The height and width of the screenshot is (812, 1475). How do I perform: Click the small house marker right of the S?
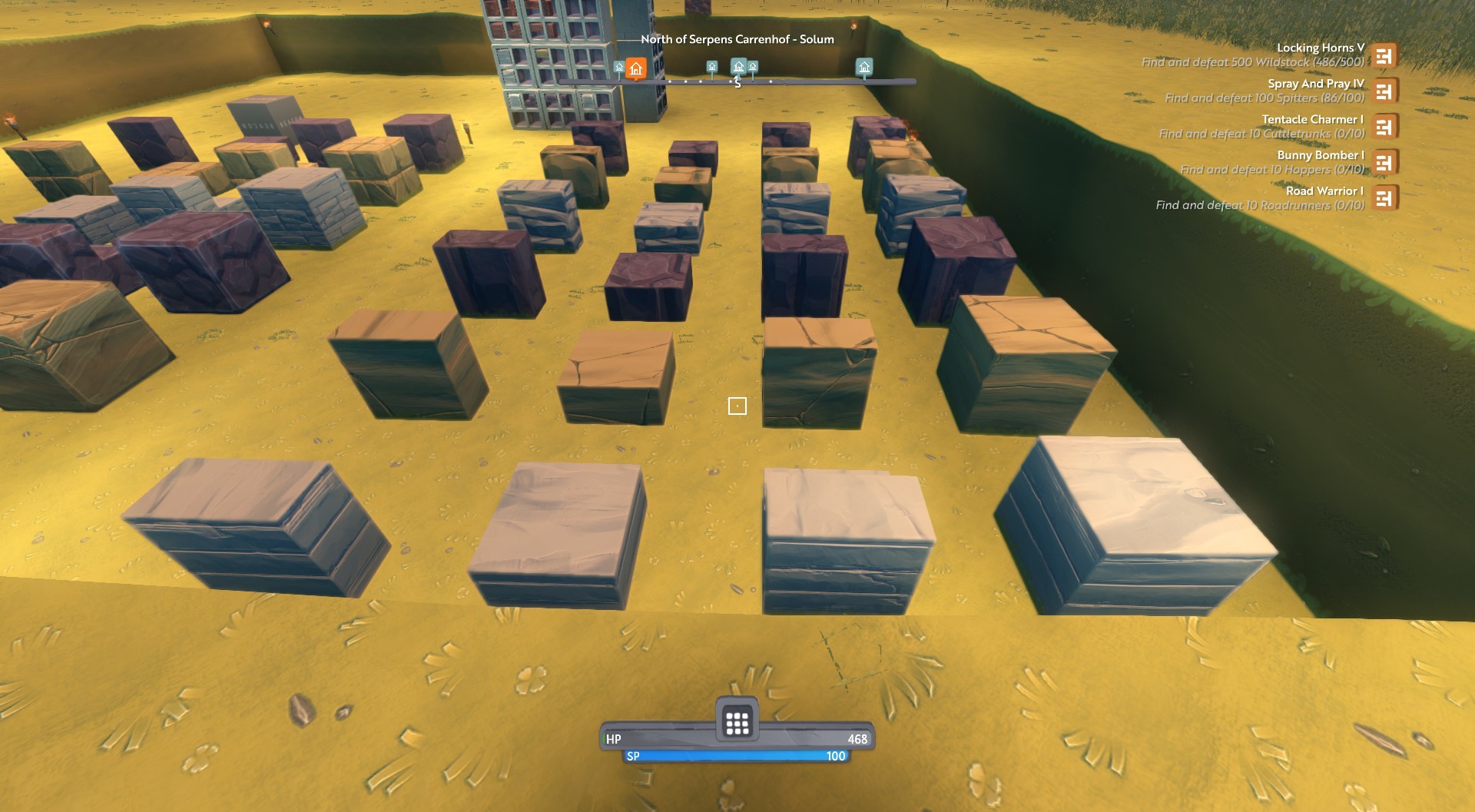coord(753,66)
